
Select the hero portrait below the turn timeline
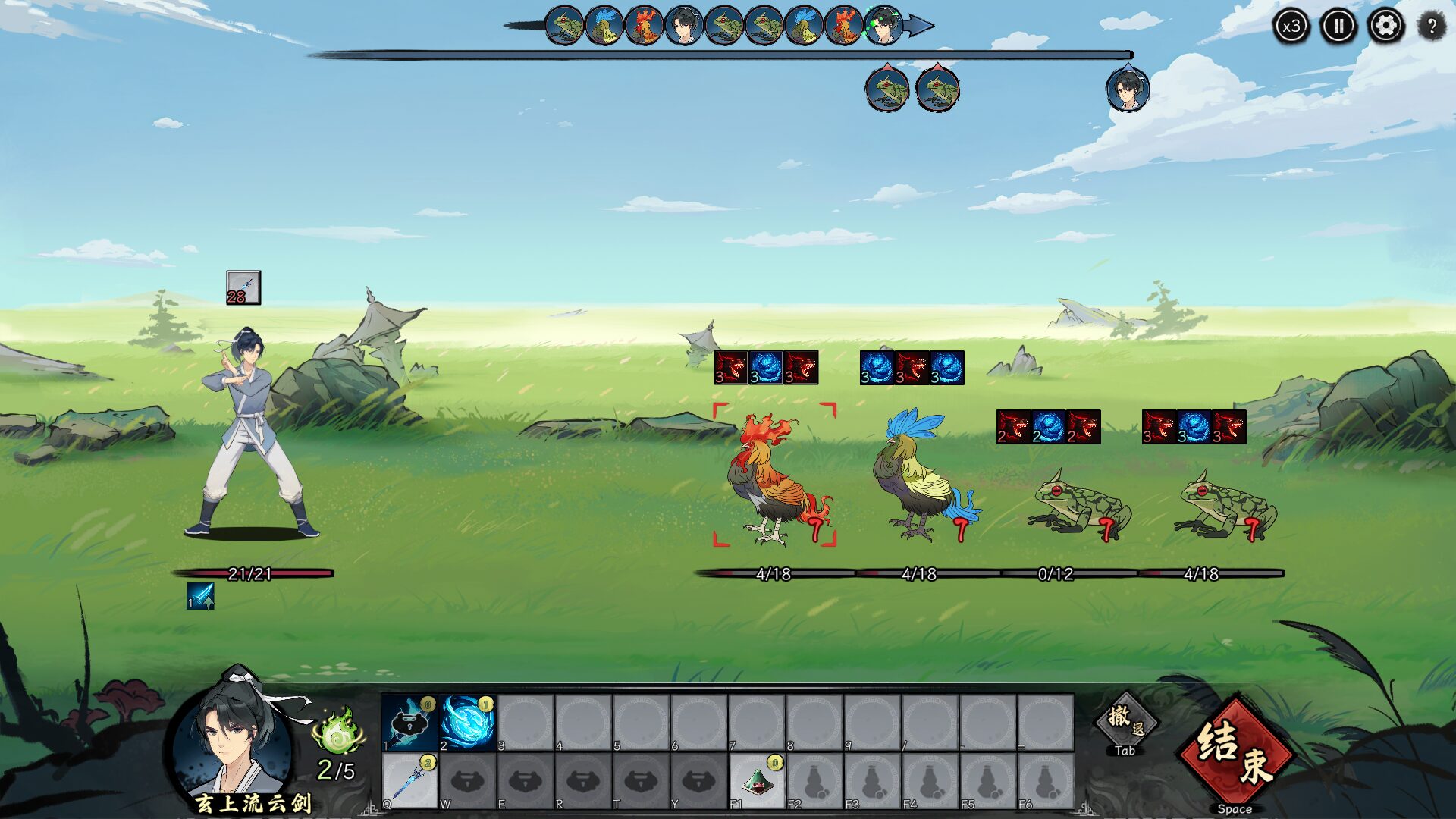pyautogui.click(x=1127, y=89)
